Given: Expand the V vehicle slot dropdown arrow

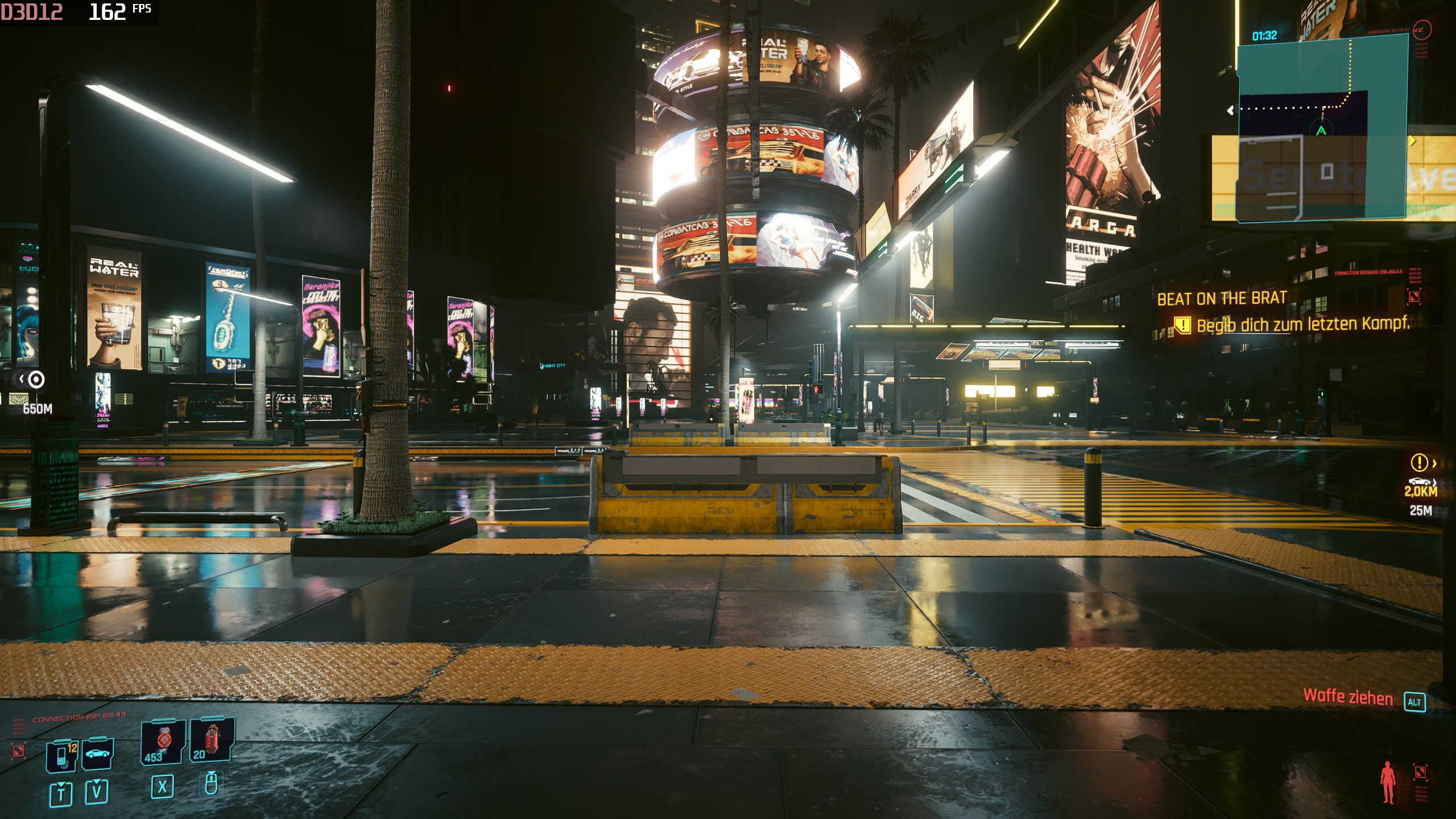Looking at the screenshot, I should tap(97, 782).
